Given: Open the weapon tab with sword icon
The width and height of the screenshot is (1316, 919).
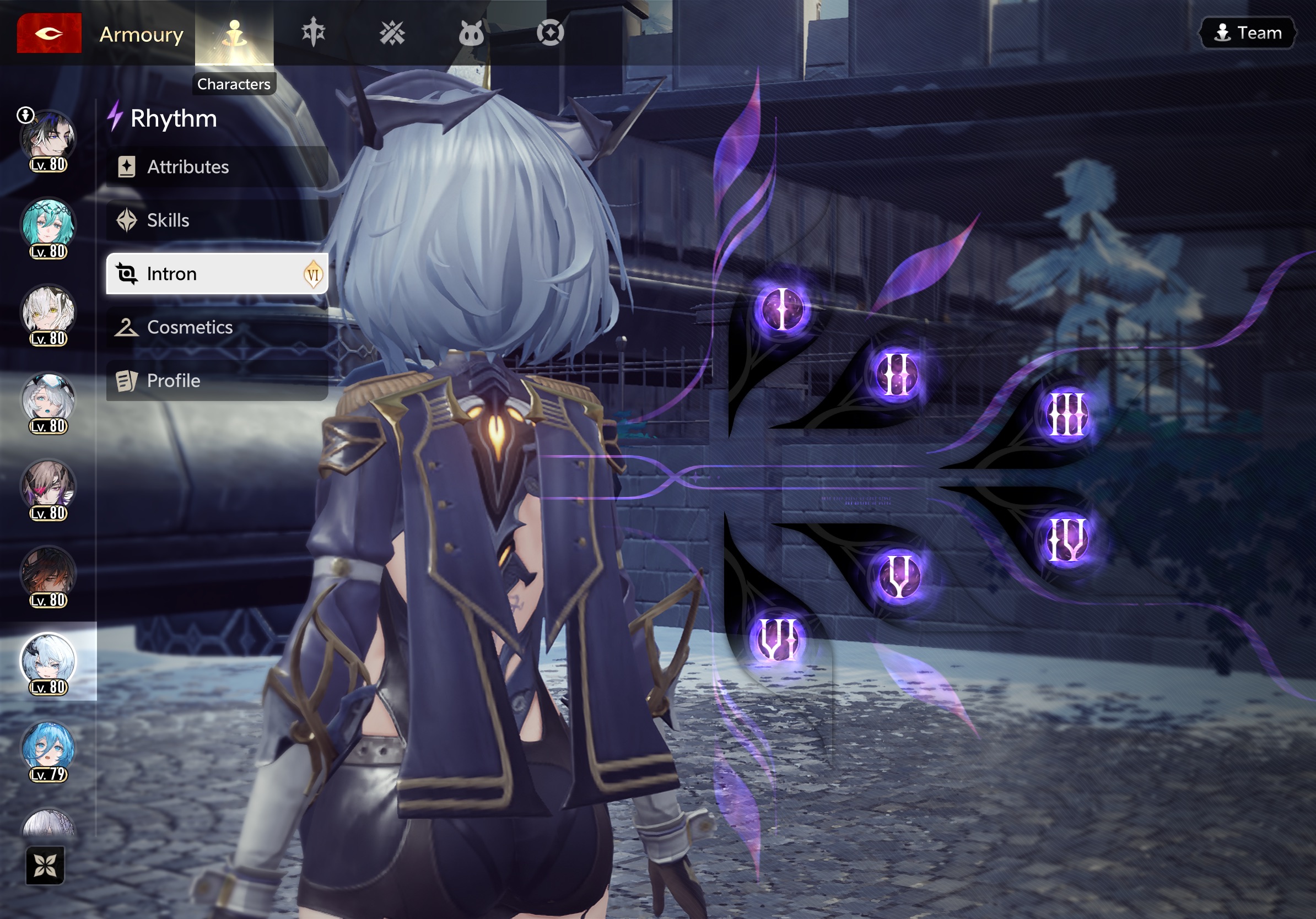Looking at the screenshot, I should click(313, 32).
